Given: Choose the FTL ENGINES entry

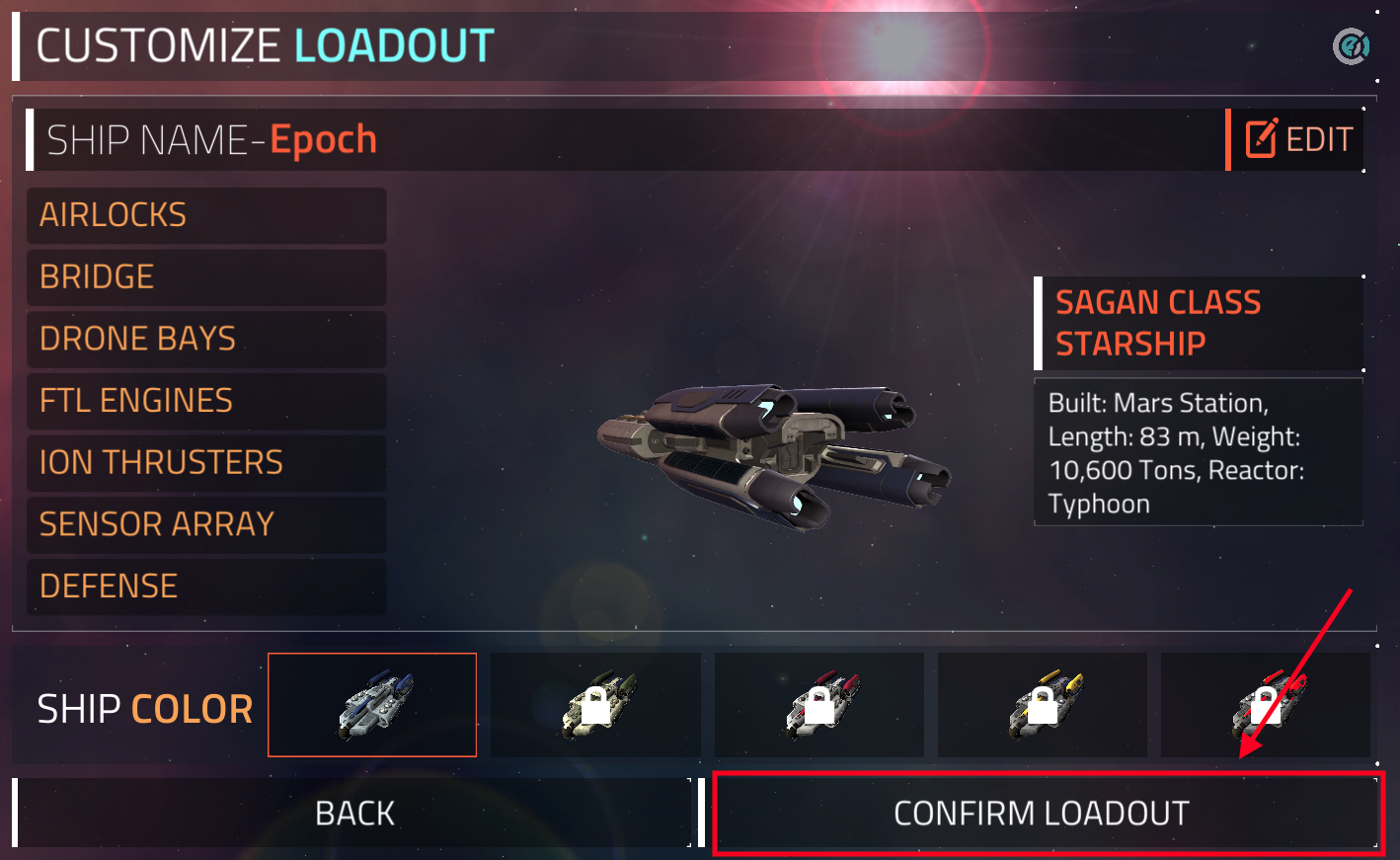Looking at the screenshot, I should (205, 401).
